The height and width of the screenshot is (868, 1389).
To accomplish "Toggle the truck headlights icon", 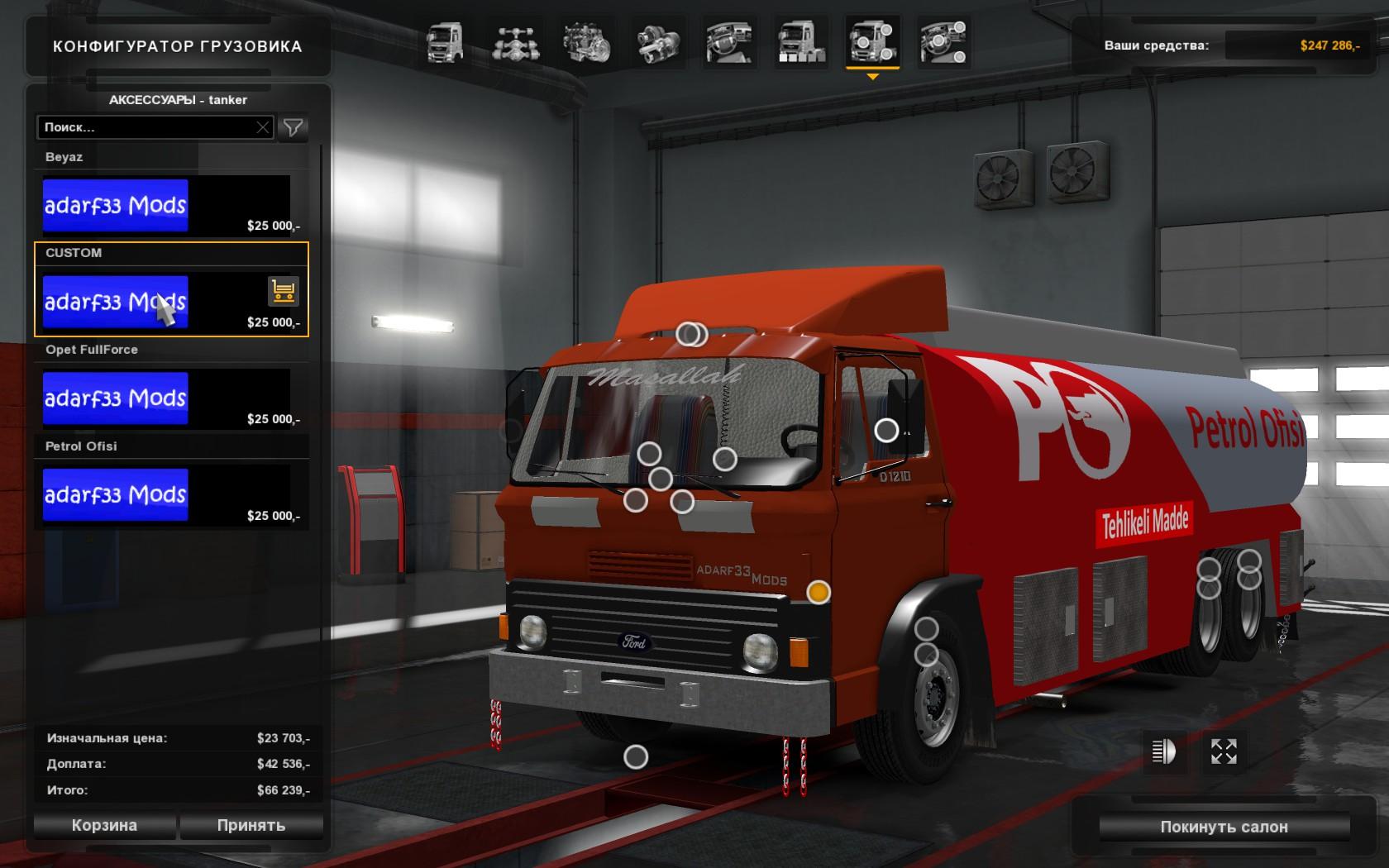I will tap(1163, 751).
